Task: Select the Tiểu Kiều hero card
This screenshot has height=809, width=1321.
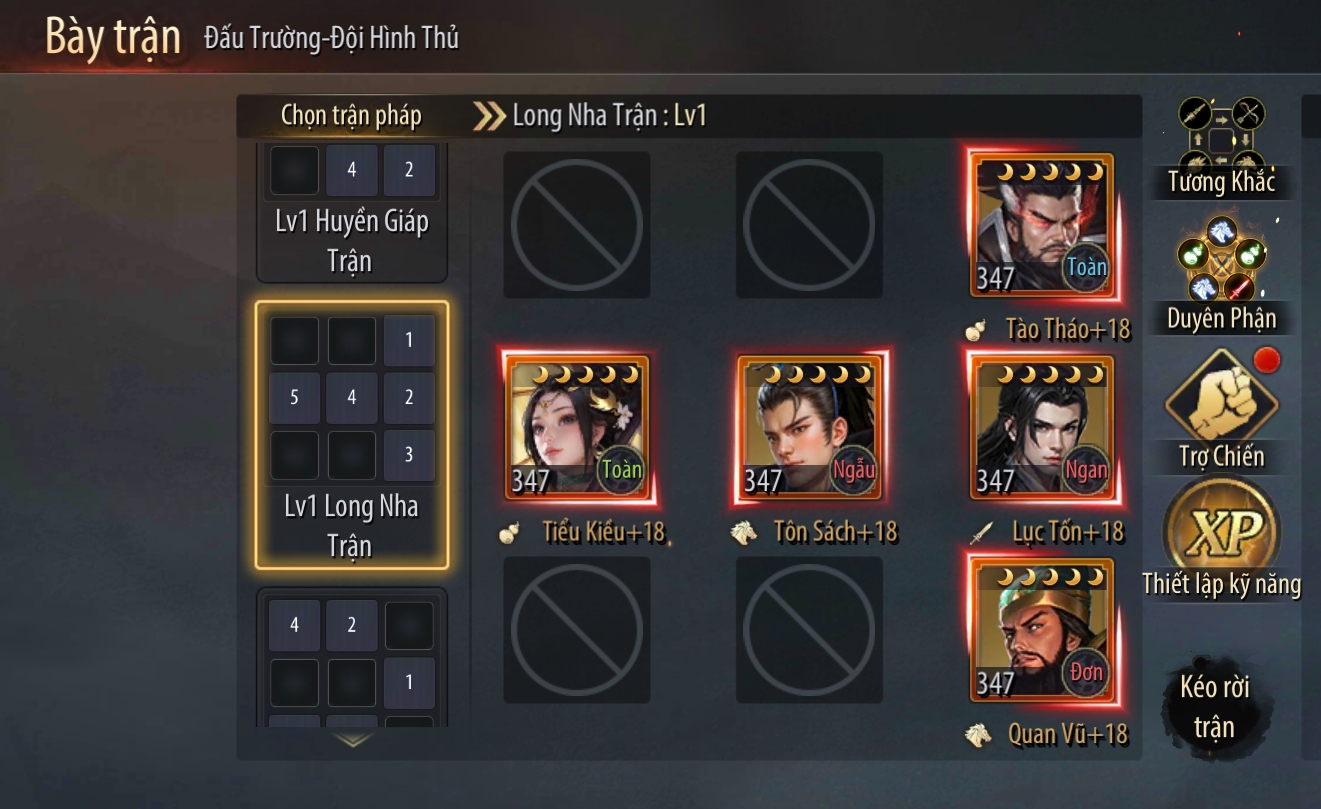Action: [x=577, y=427]
